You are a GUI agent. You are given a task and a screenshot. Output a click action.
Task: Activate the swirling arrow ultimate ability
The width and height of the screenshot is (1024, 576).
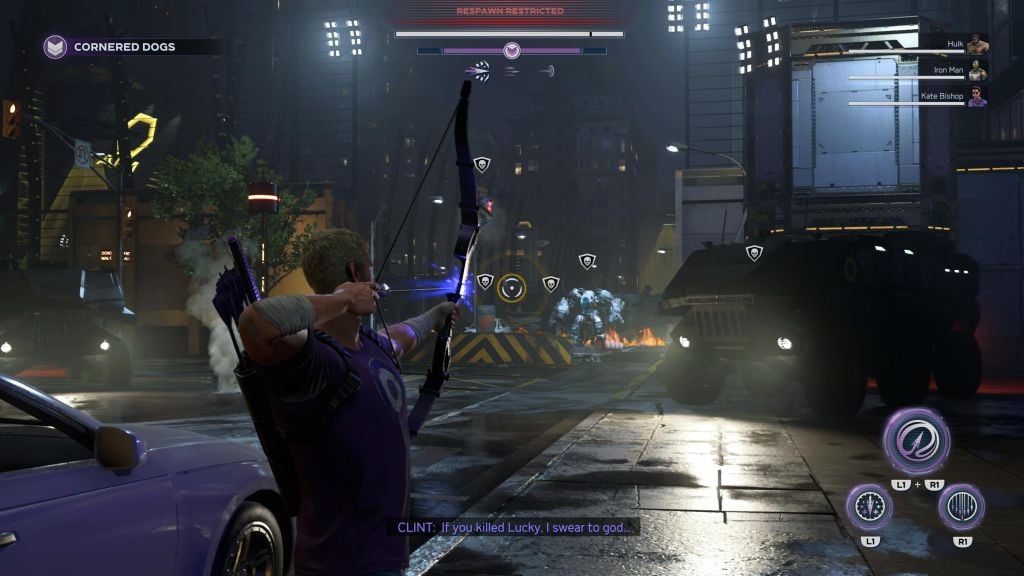click(x=916, y=441)
